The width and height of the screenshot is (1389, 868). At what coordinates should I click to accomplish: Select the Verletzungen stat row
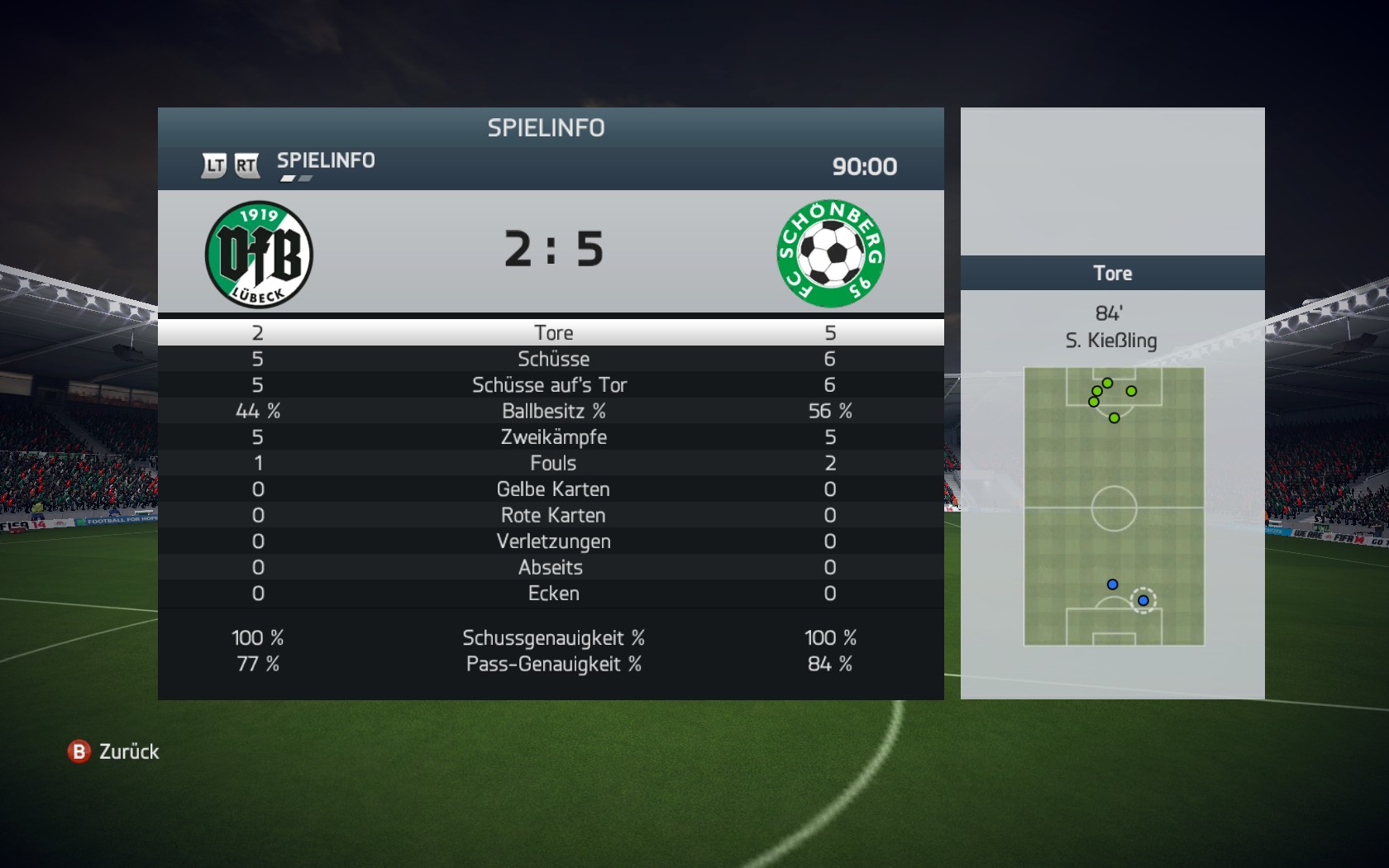[552, 541]
